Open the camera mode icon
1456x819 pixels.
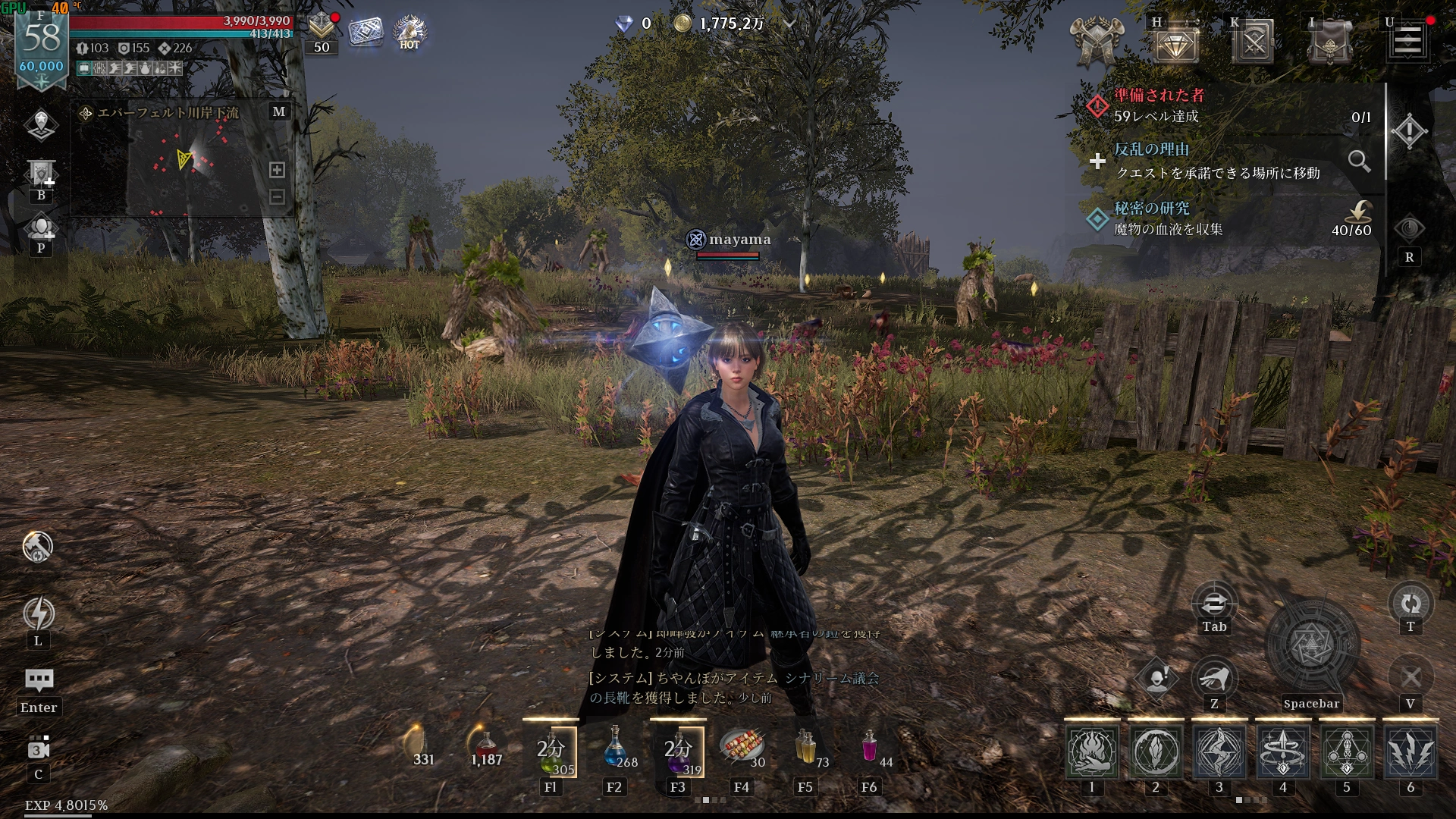tap(39, 748)
